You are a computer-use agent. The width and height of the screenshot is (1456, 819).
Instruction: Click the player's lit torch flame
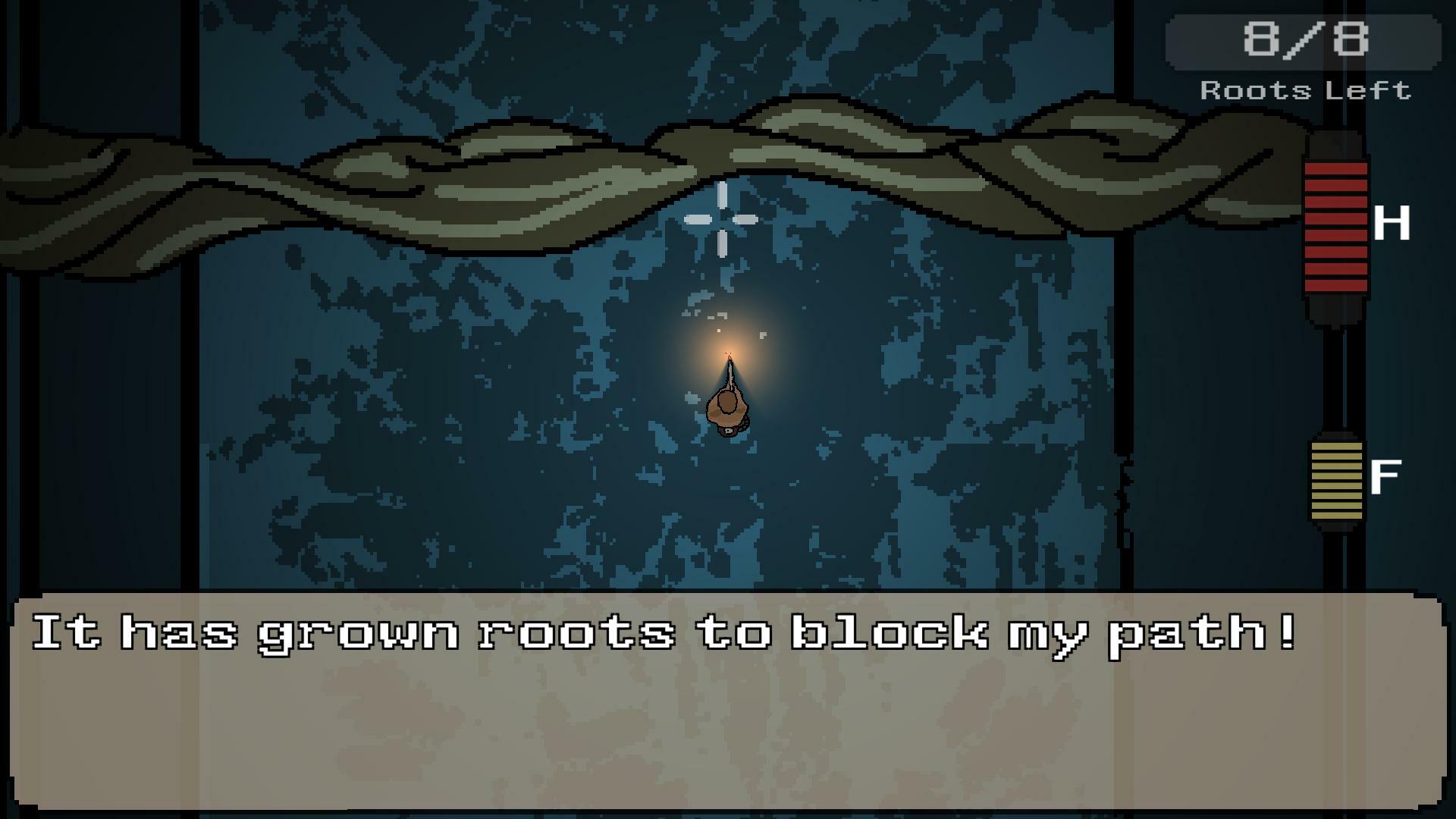[730, 353]
